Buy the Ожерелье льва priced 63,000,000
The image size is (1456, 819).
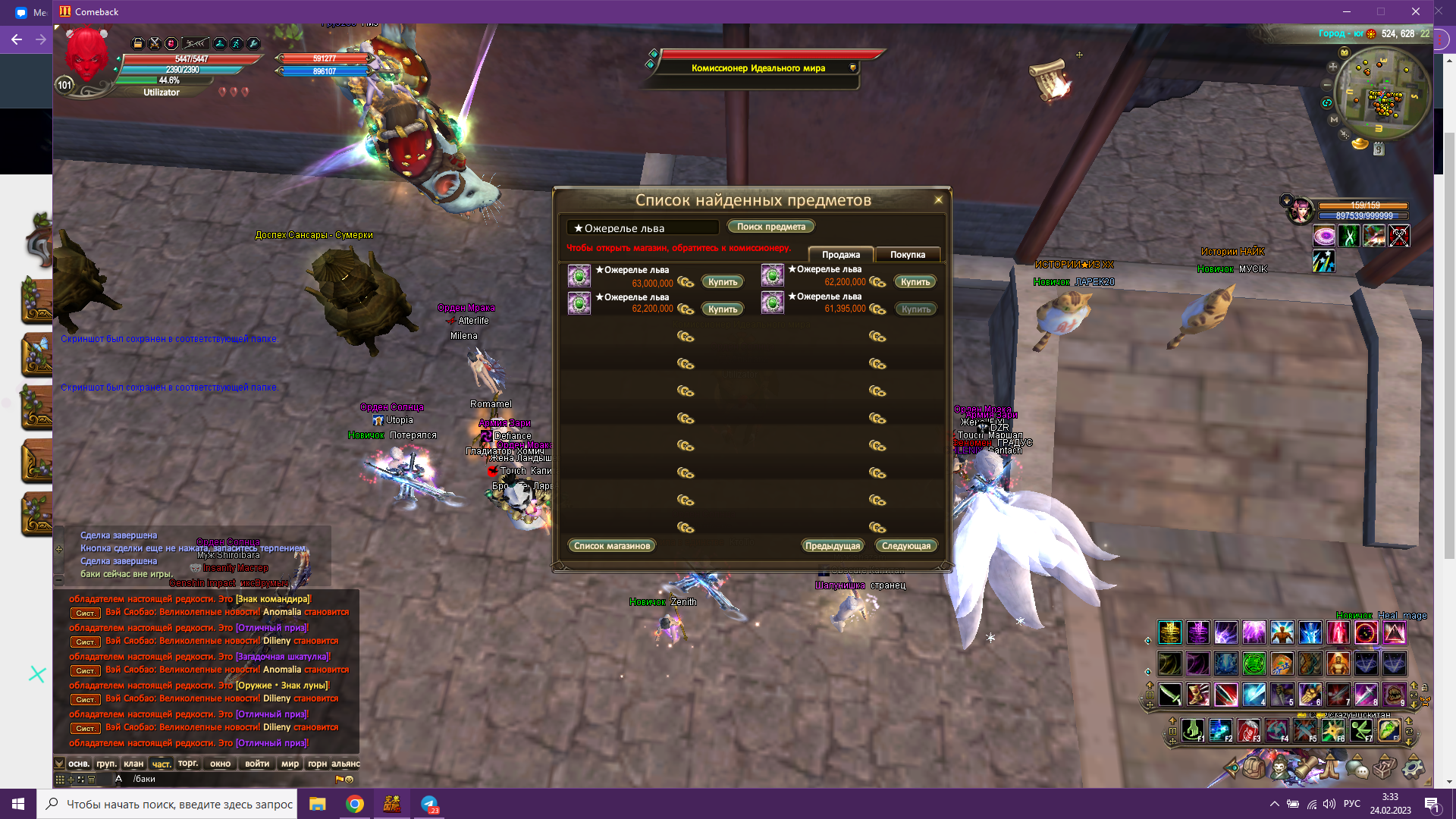coord(722,282)
